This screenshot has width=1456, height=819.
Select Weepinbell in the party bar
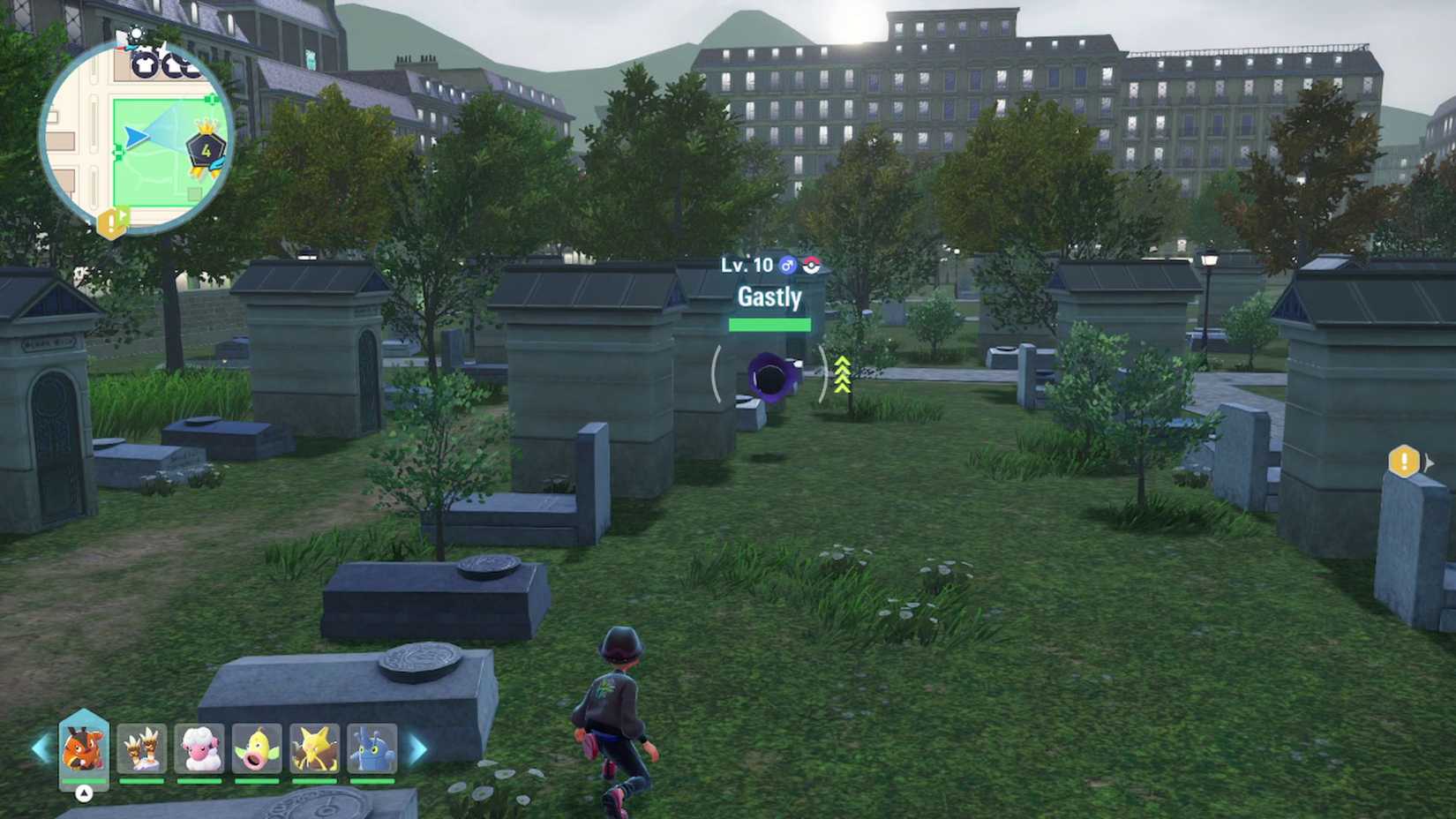pyautogui.click(x=258, y=750)
